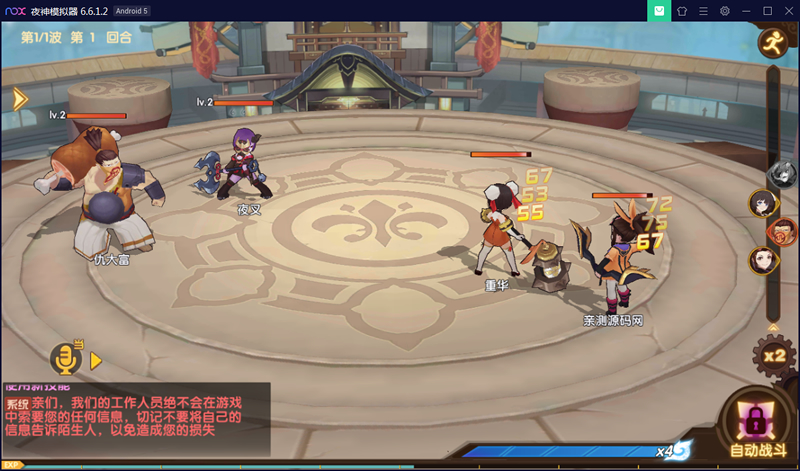Open the Nox emulator settings gear
This screenshot has height=471, width=800.
725,10
